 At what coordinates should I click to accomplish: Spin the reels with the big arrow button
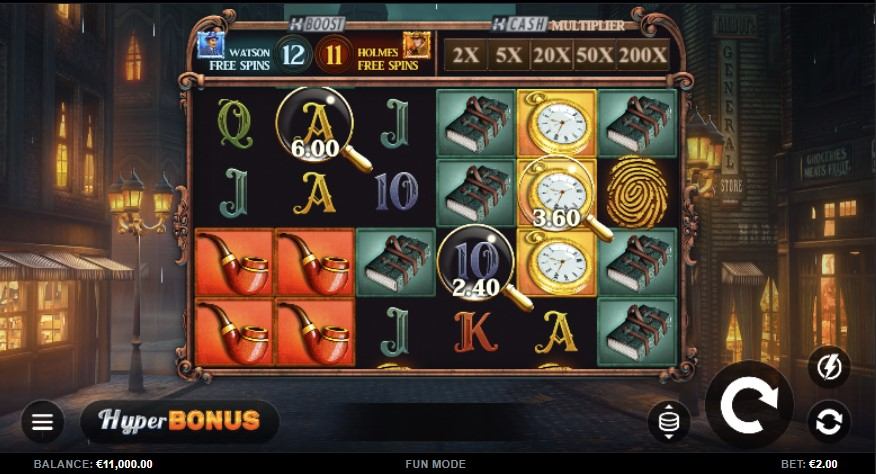[x=749, y=404]
